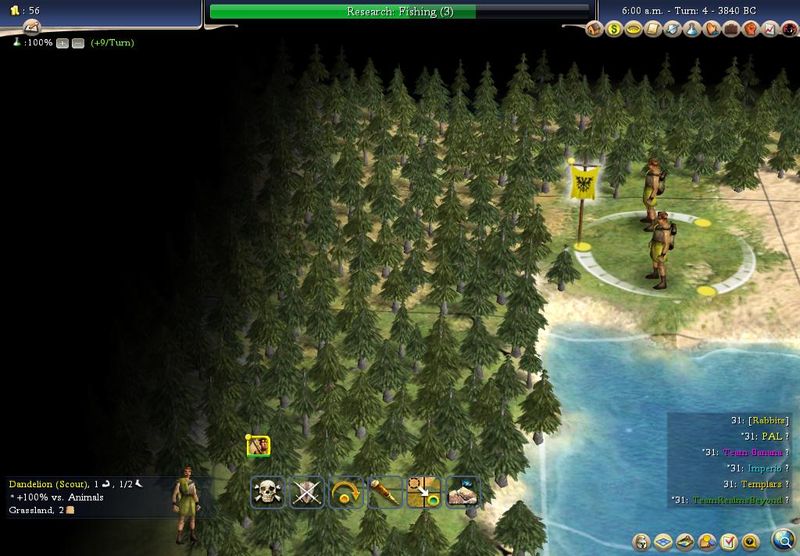Viewport: 800px width, 556px height.
Task: Skip the Scout's turn with the arrow button
Action: tap(346, 491)
